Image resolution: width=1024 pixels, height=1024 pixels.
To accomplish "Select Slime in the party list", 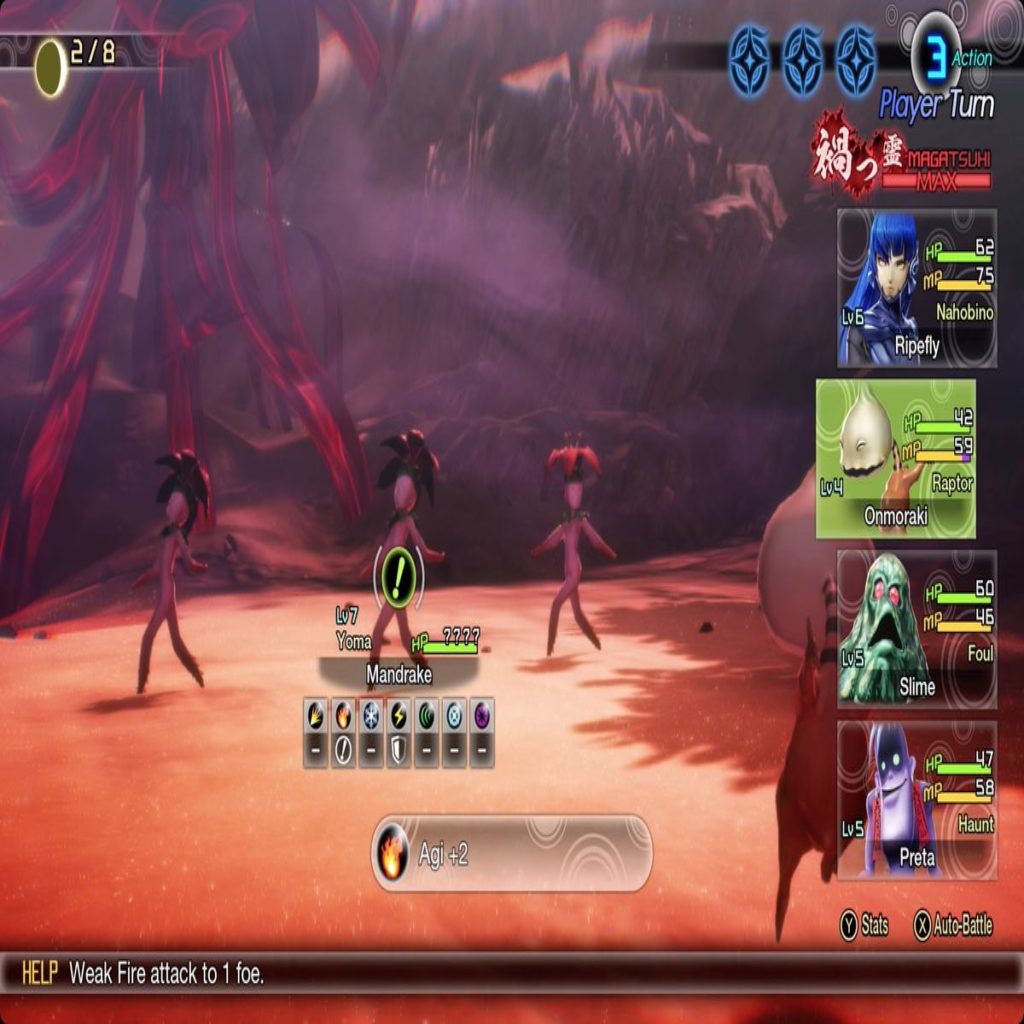I will click(917, 629).
